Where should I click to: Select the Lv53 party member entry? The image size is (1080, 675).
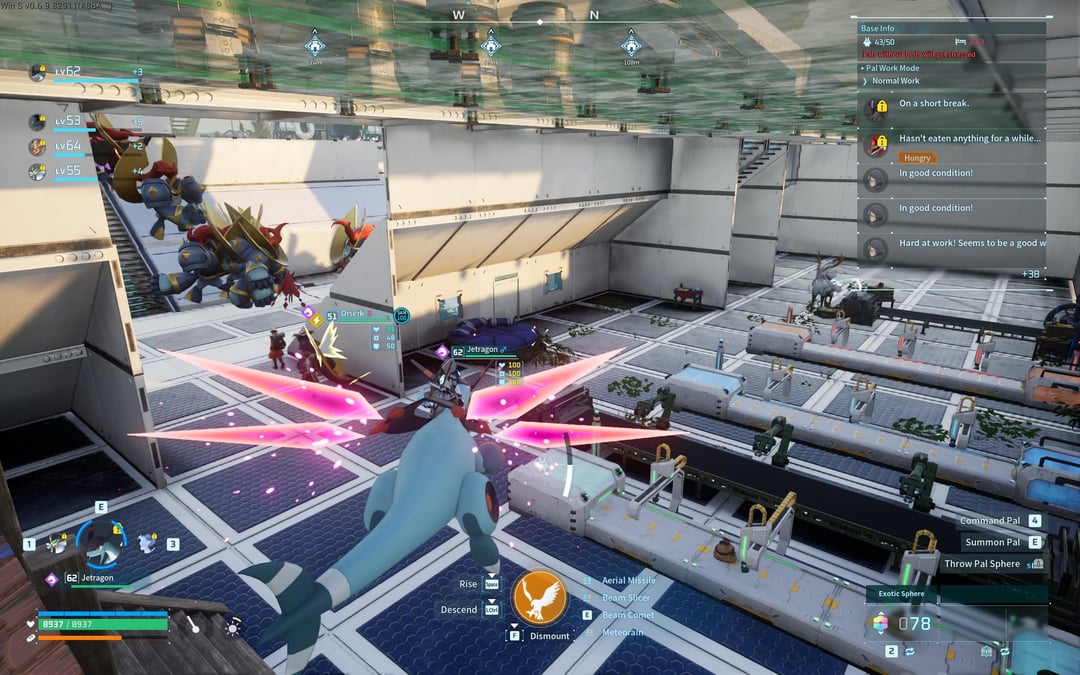click(68, 121)
